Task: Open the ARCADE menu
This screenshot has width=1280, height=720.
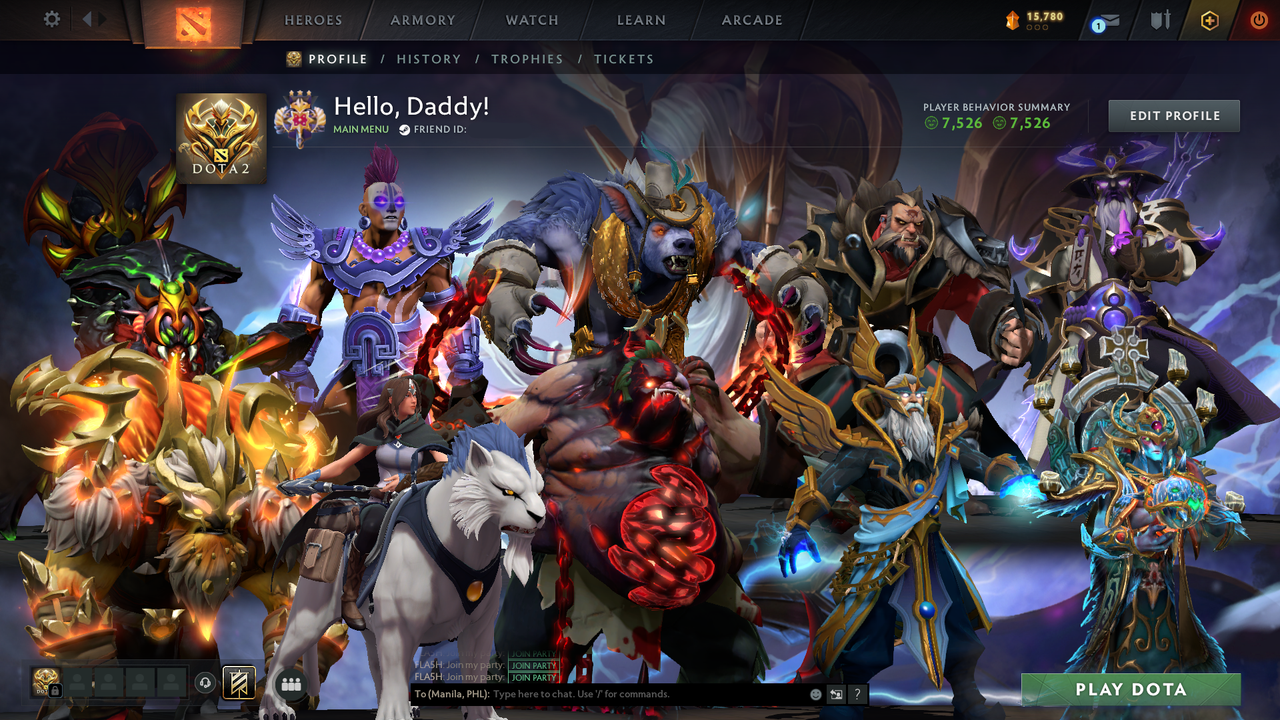Action: tap(751, 19)
